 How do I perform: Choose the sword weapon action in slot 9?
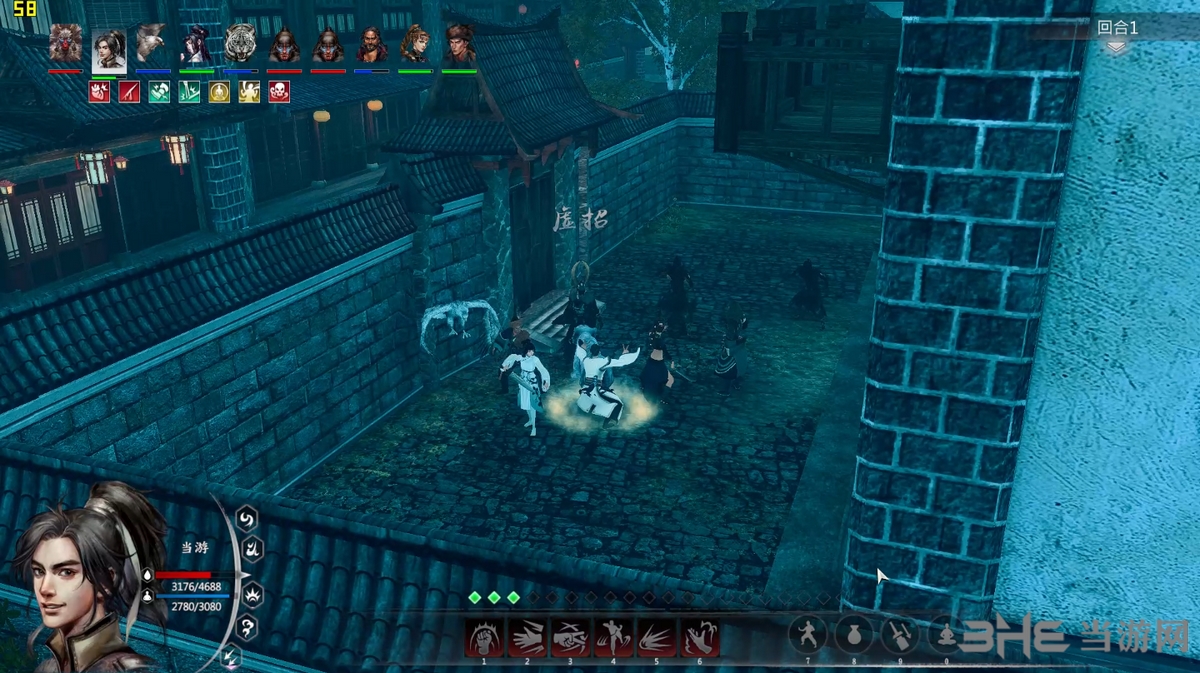pyautogui.click(x=900, y=634)
